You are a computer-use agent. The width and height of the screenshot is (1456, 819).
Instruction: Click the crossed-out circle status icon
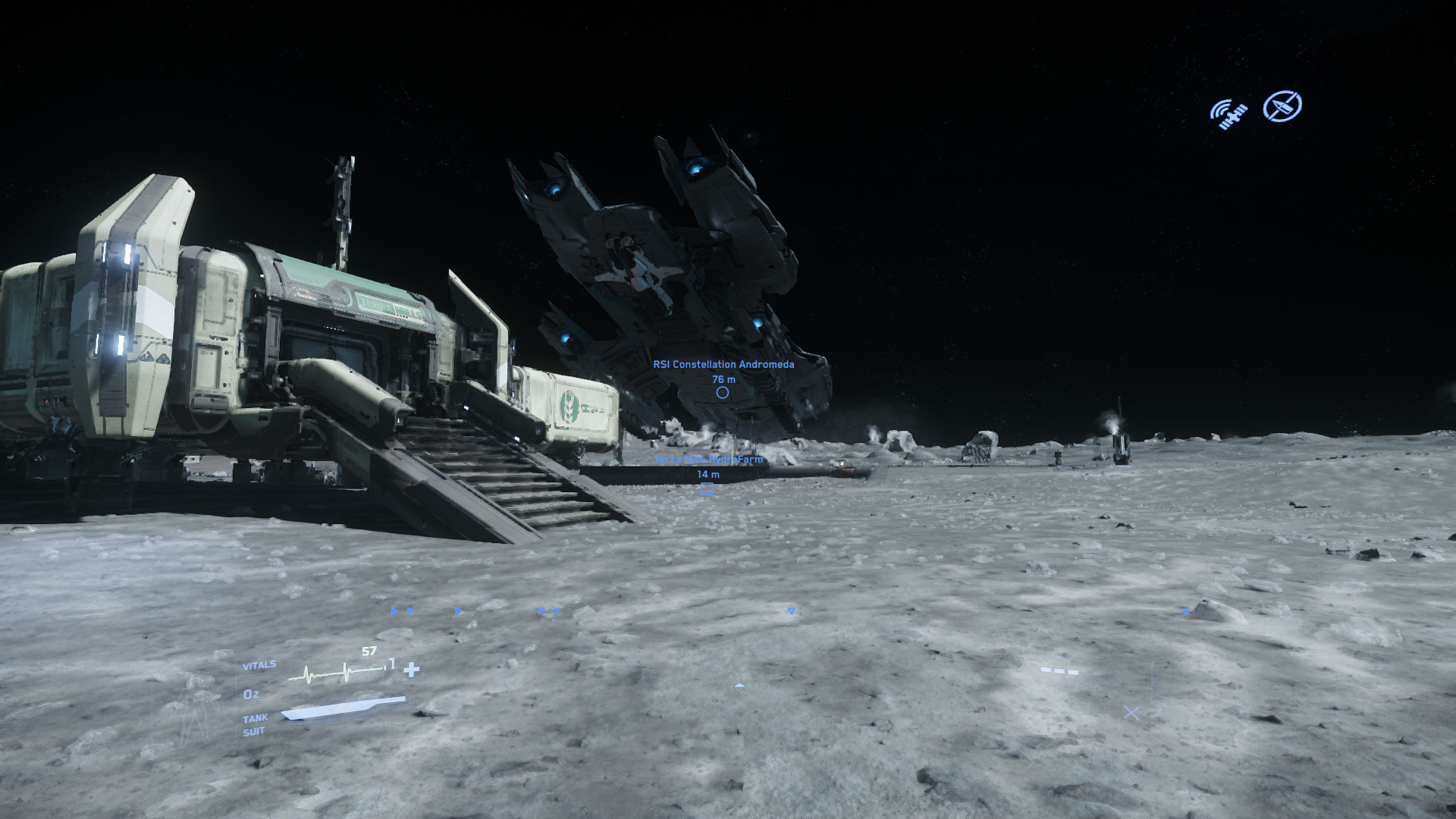click(1282, 106)
